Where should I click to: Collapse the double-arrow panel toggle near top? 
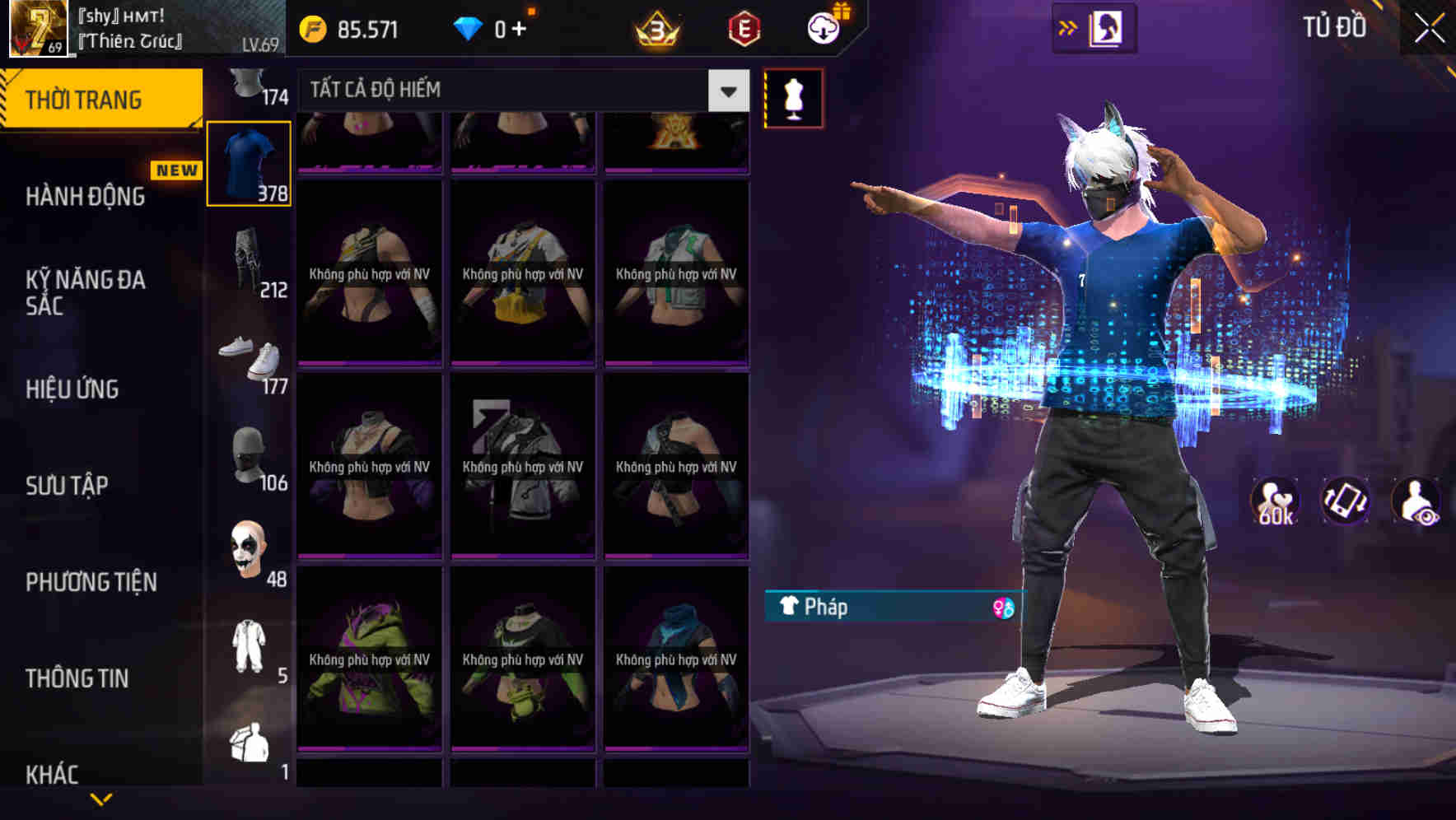click(x=1068, y=27)
